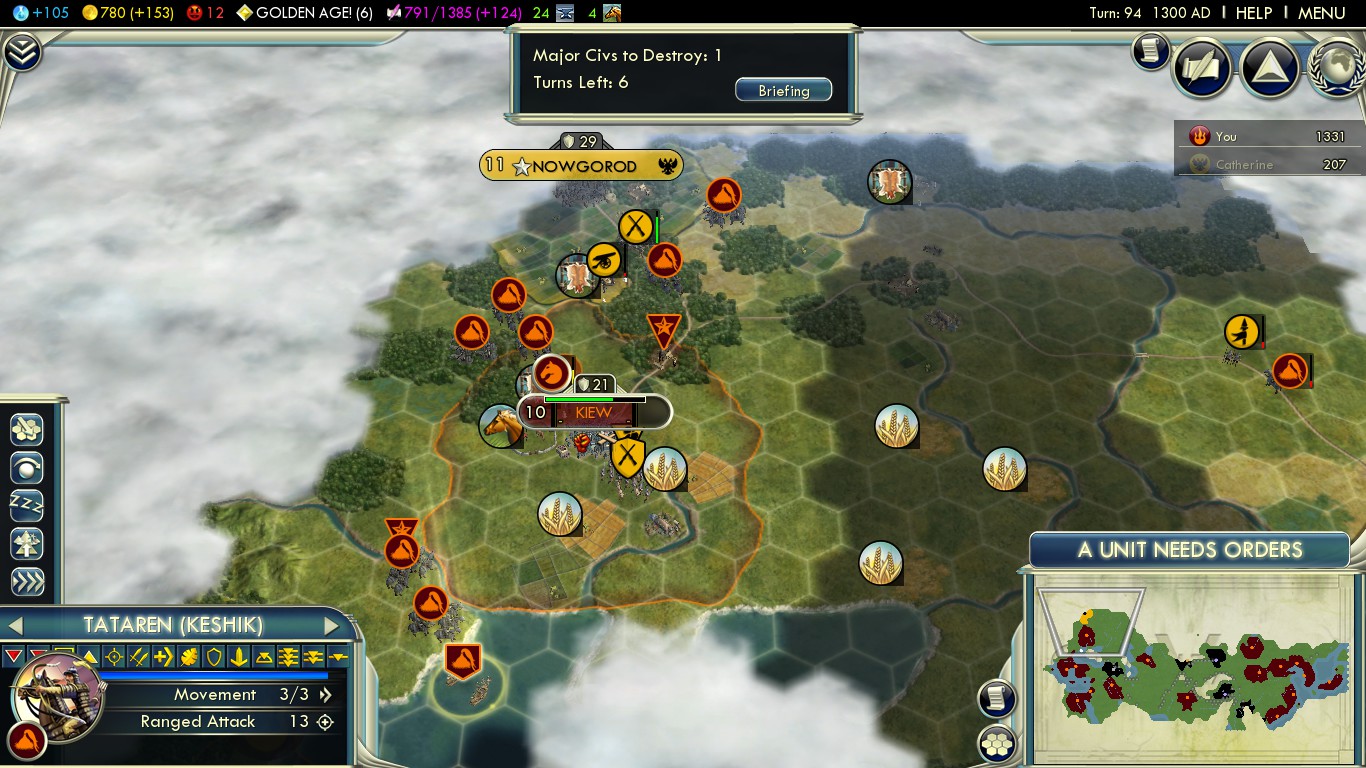Image resolution: width=1366 pixels, height=768 pixels.
Task: Open the diplomacy globe overview
Action: 1337,68
